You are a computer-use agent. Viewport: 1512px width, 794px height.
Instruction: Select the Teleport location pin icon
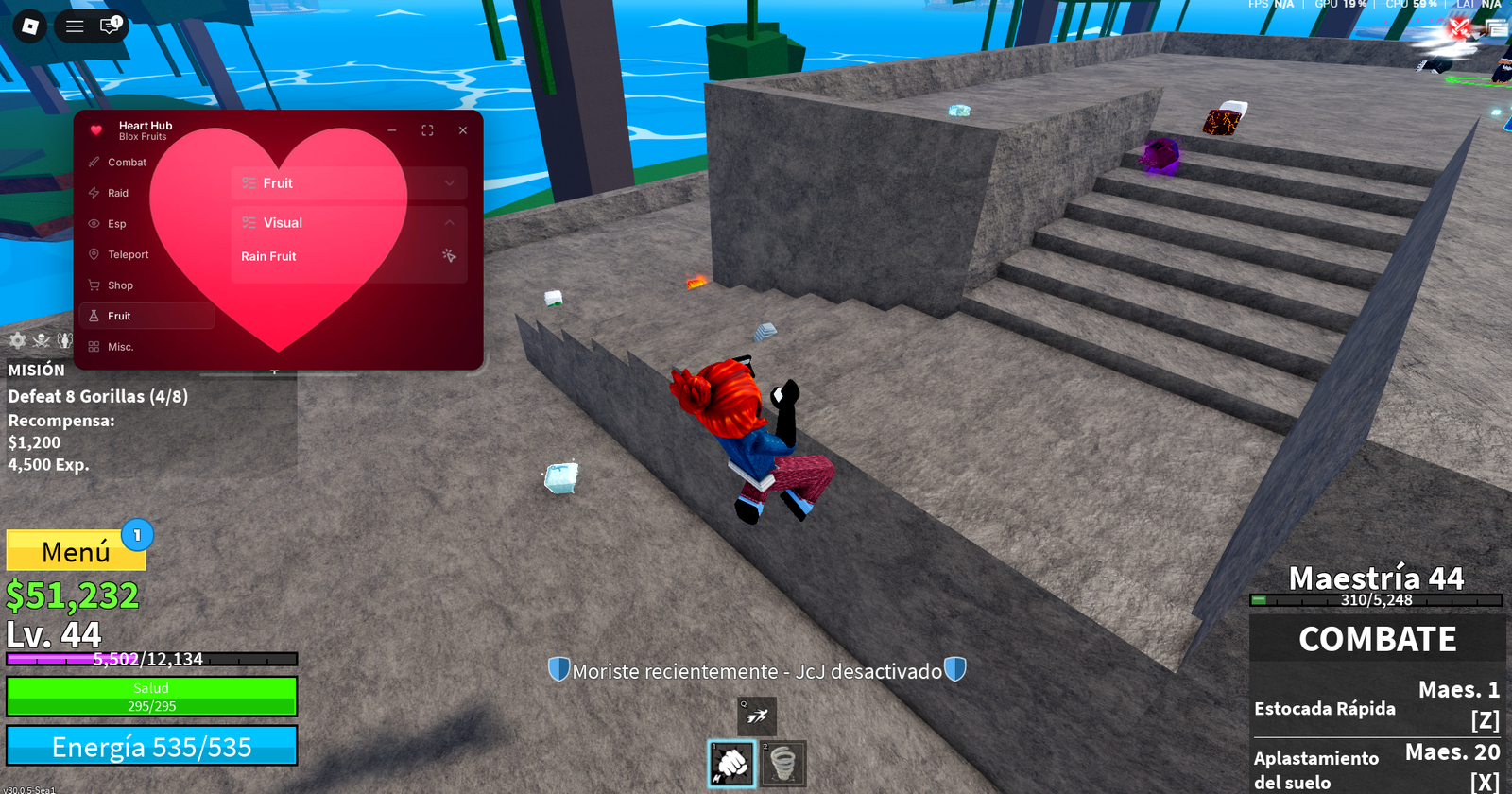pos(93,254)
